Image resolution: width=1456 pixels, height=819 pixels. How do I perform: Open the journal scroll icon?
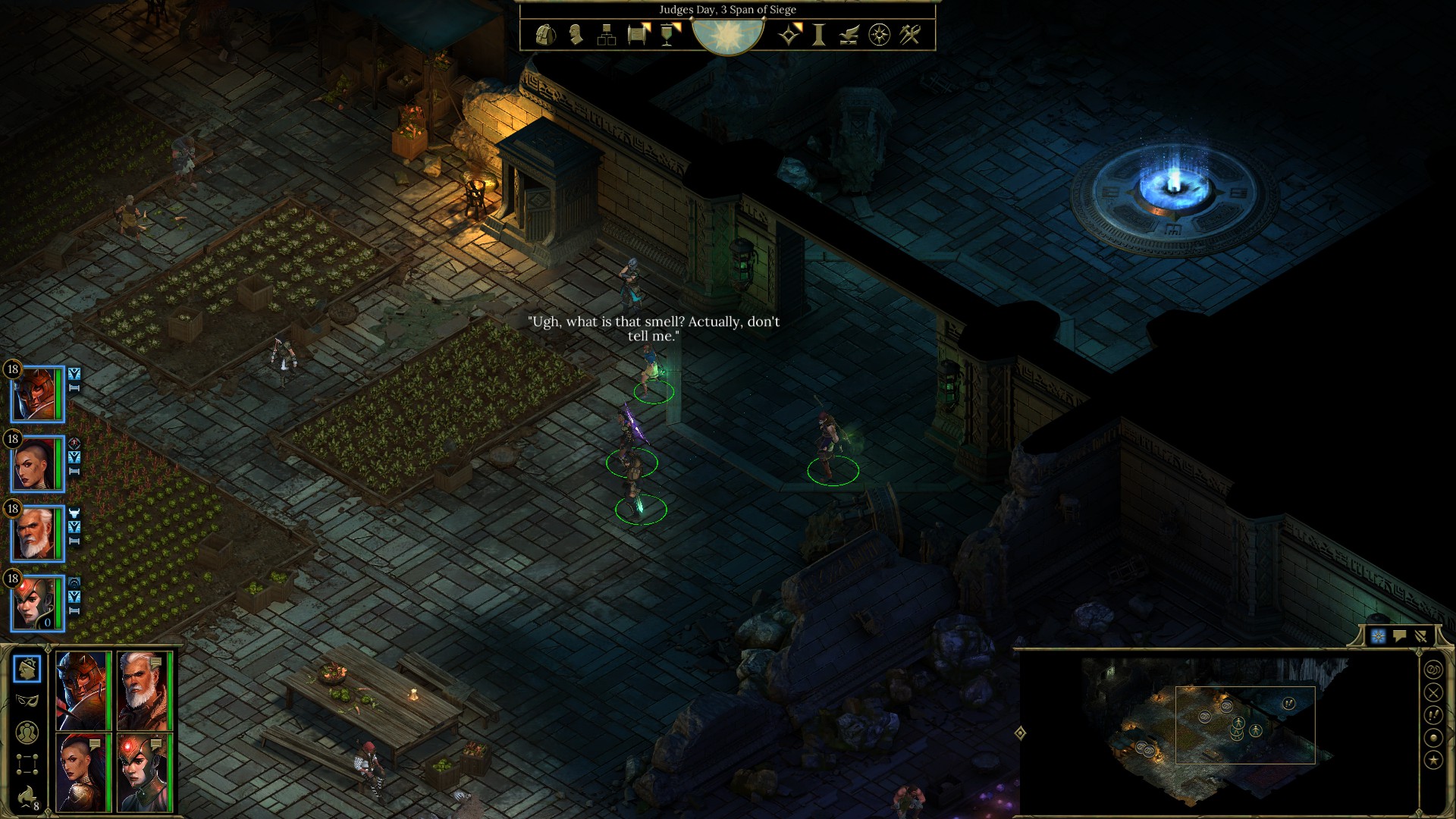(637, 35)
